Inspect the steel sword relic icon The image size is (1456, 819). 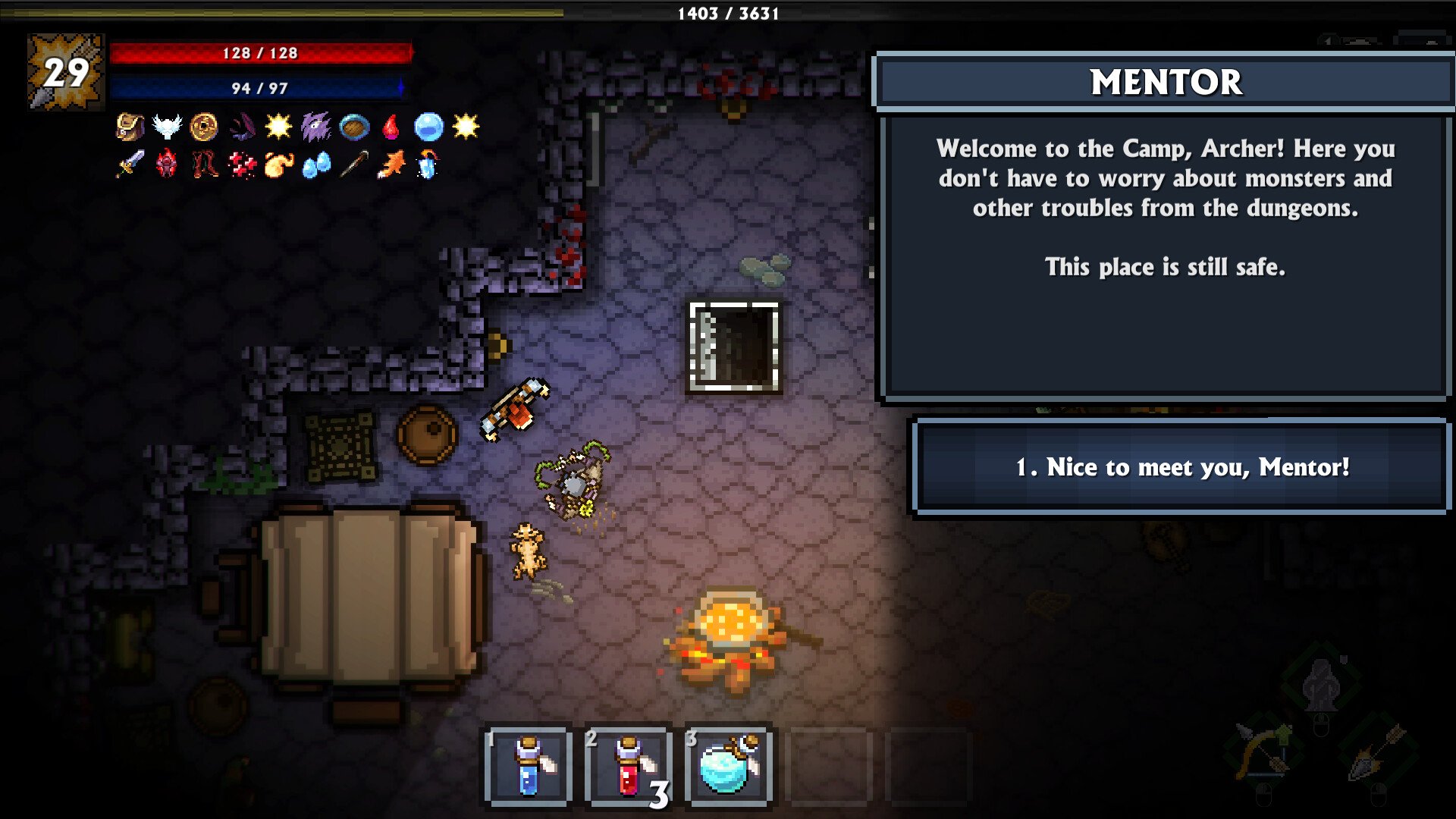[x=130, y=164]
